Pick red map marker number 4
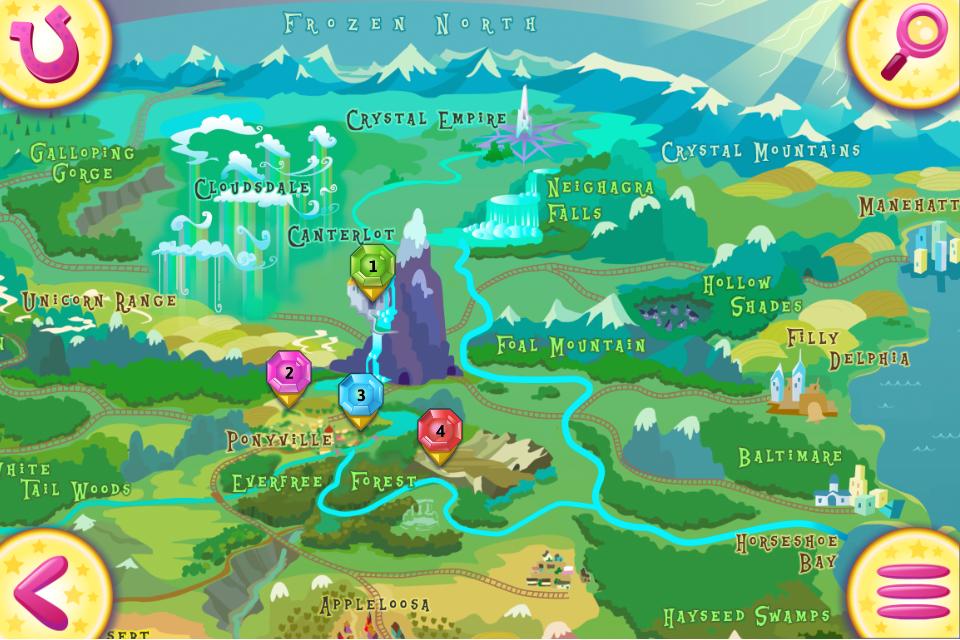This screenshot has height=640, width=960. (x=440, y=432)
